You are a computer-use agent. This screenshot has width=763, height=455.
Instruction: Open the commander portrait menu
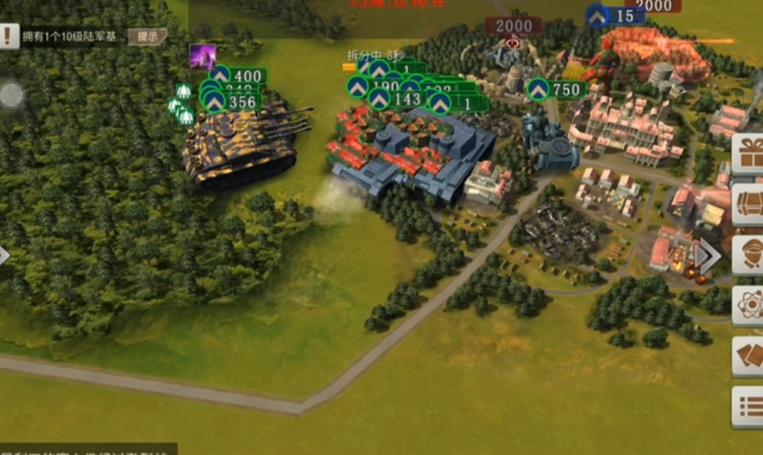tap(748, 255)
